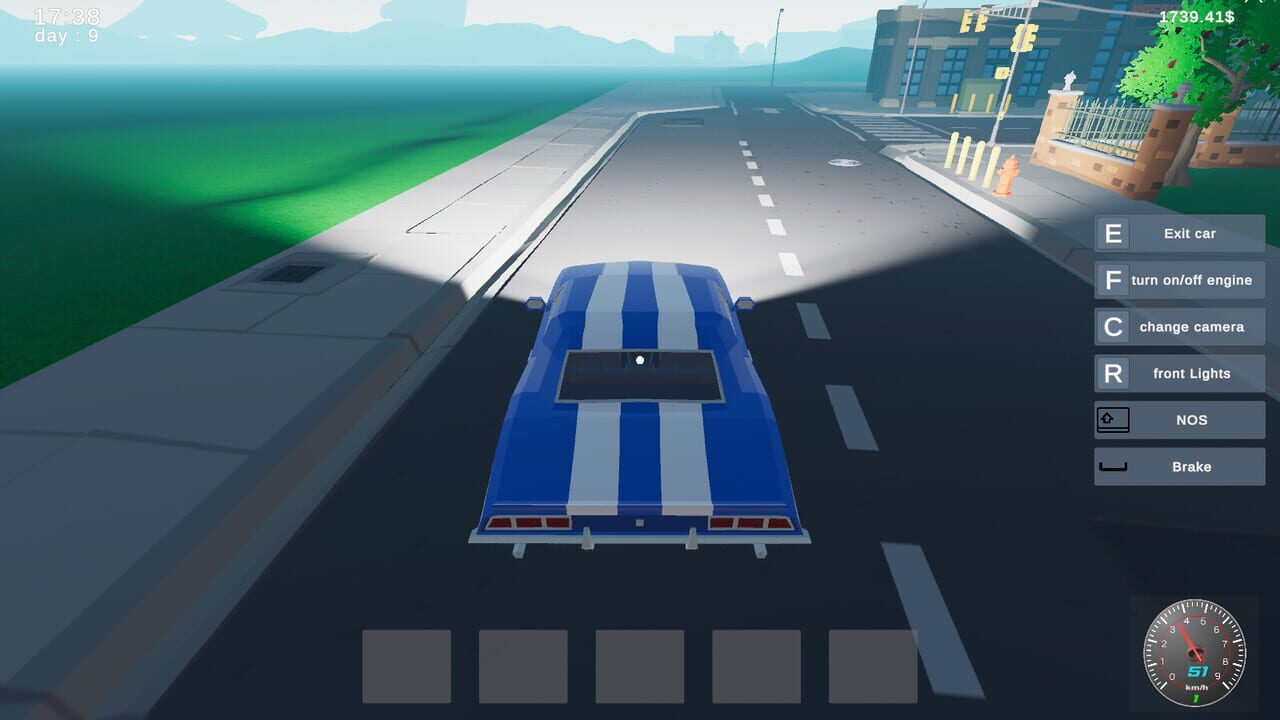This screenshot has width=1280, height=720.
Task: Click the E key icon beside Exit car
Action: [1113, 233]
